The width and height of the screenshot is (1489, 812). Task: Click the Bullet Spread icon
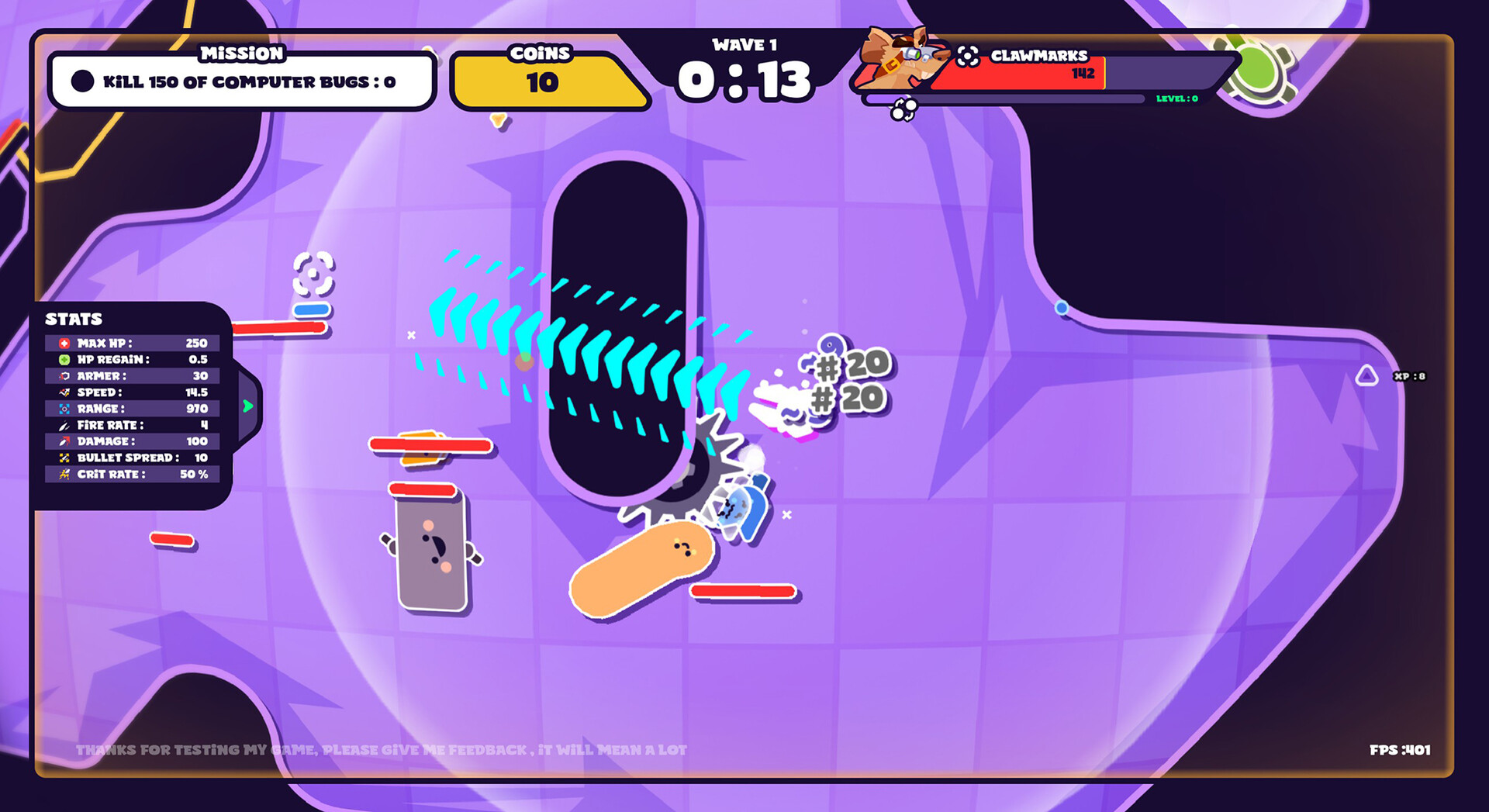coord(66,458)
